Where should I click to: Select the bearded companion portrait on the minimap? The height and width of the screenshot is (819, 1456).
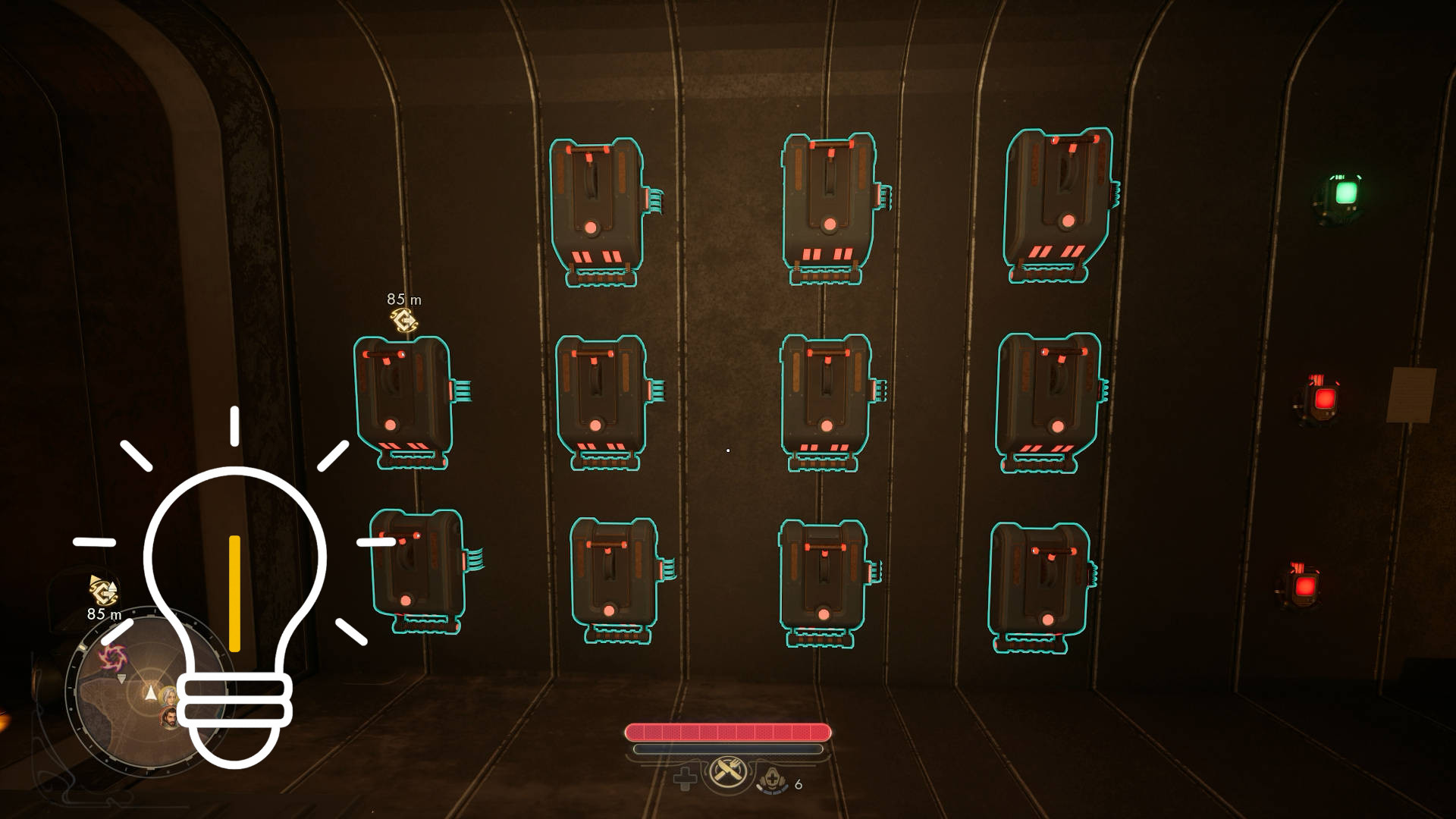pyautogui.click(x=168, y=718)
